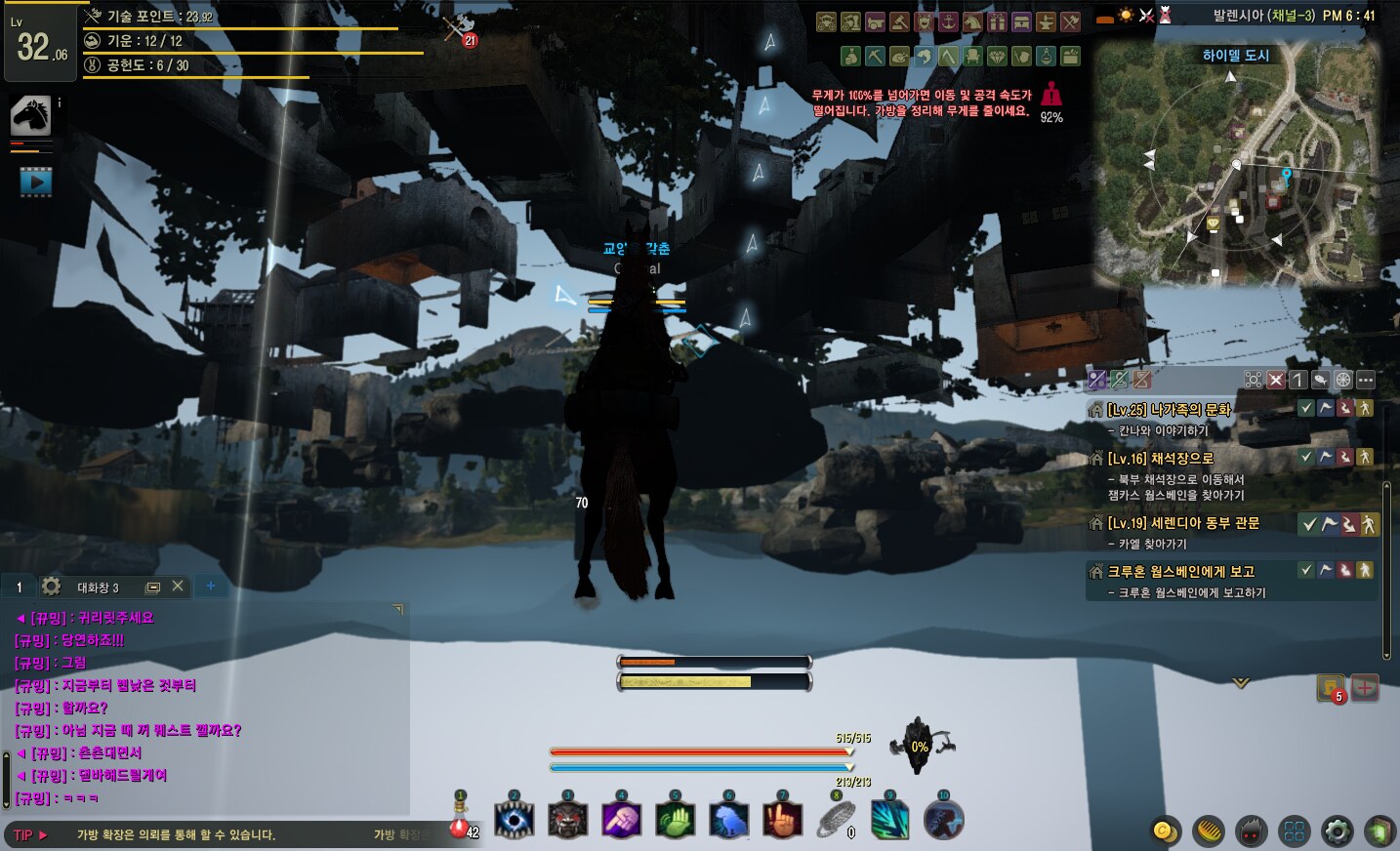Add a new chat tab
1400x851 pixels.
210,587
